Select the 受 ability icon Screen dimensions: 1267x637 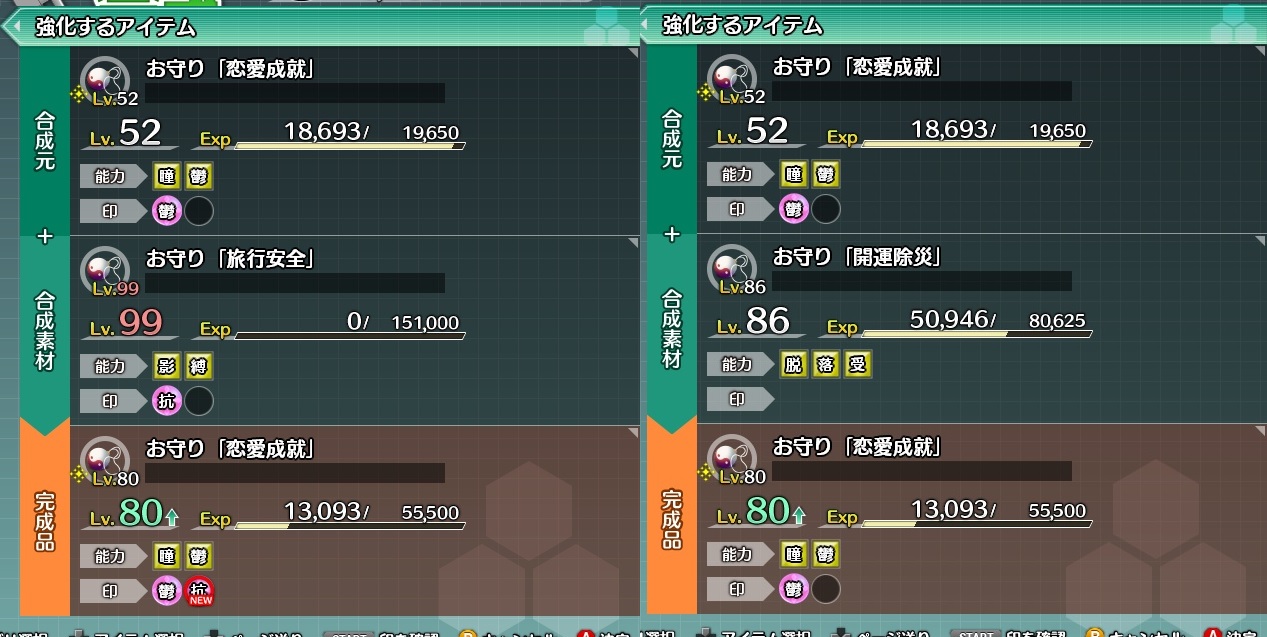(857, 365)
